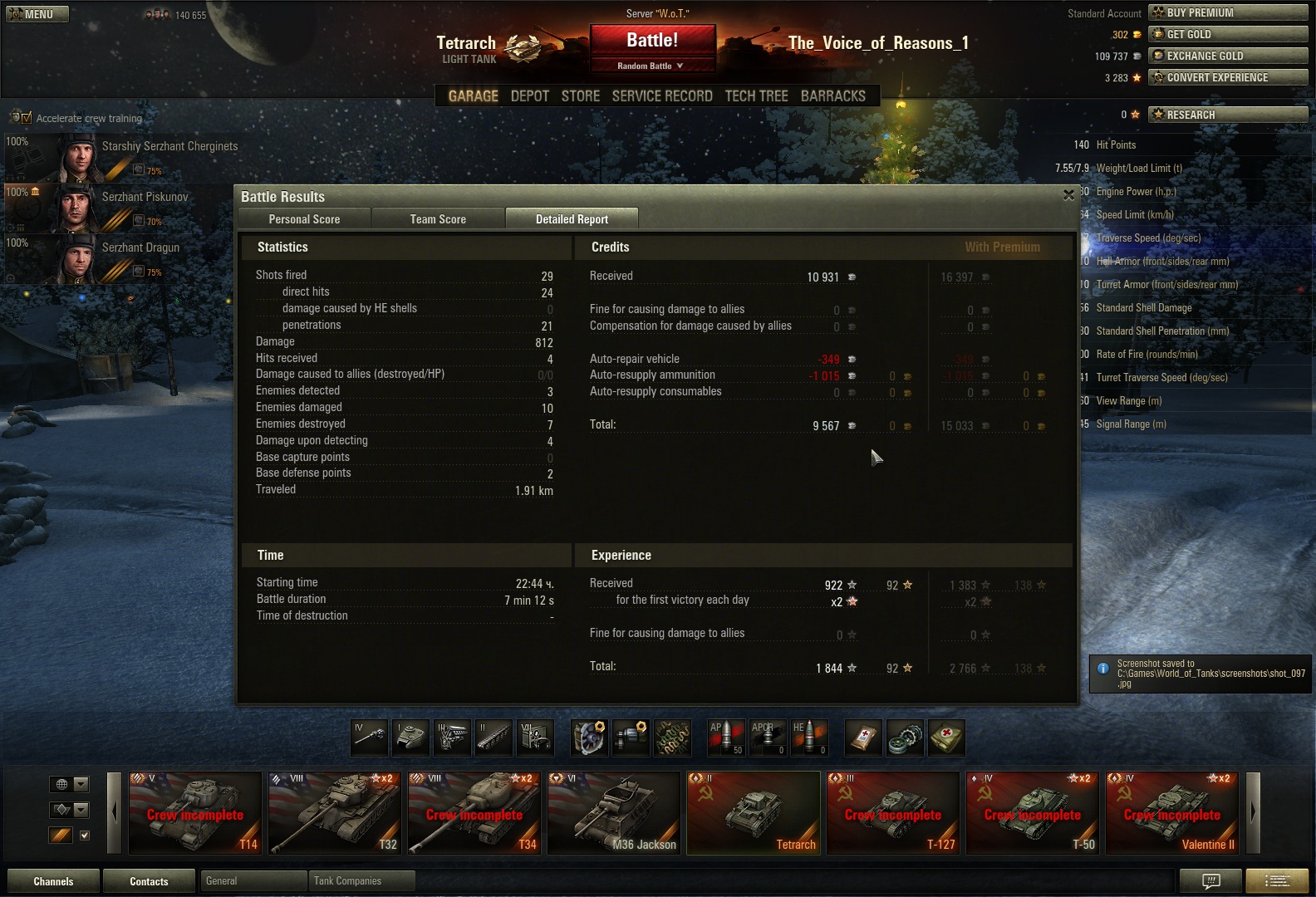Open the Channels button

pyautogui.click(x=53, y=881)
